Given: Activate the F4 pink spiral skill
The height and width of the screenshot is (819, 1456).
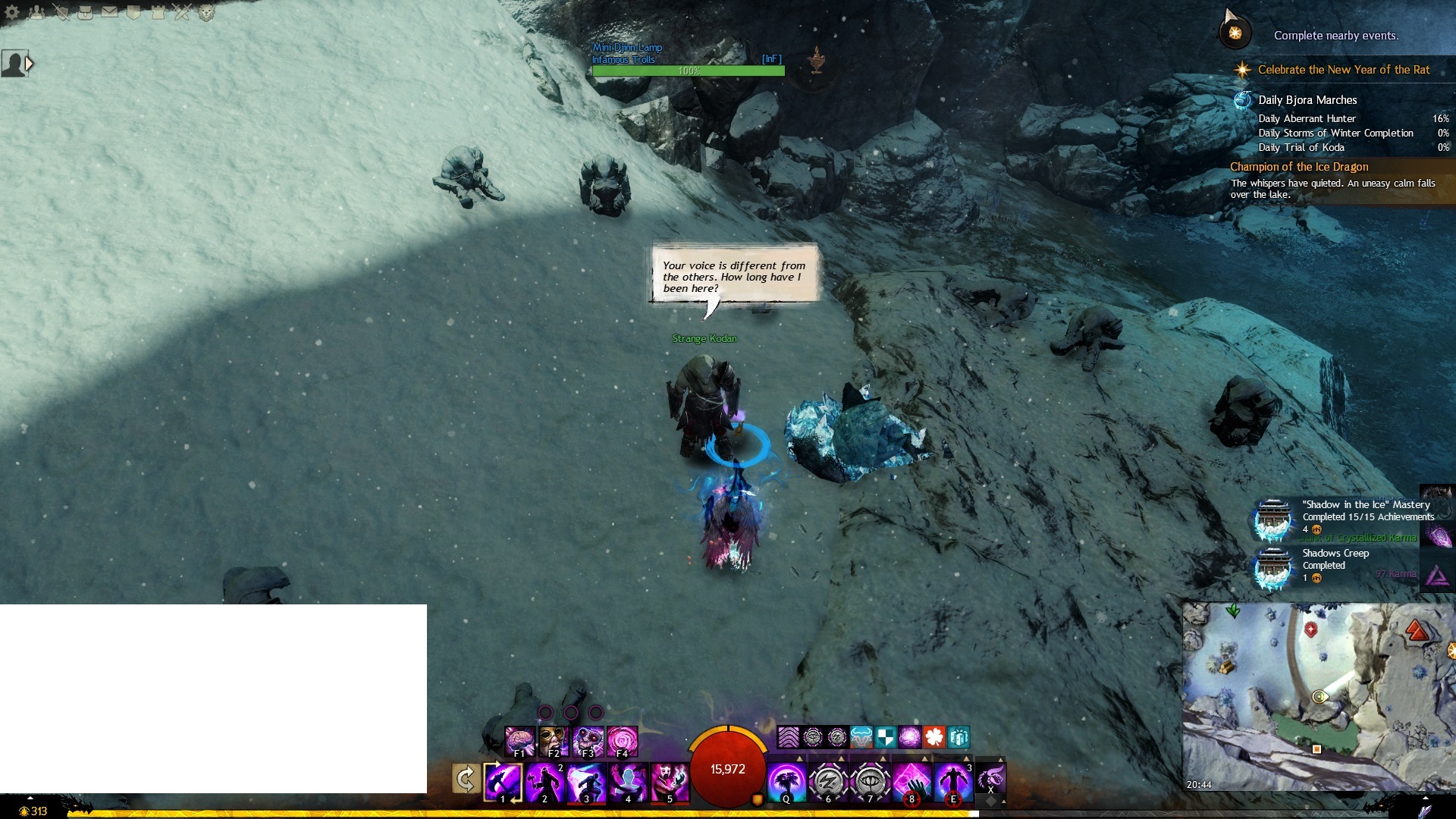Looking at the screenshot, I should (622, 742).
